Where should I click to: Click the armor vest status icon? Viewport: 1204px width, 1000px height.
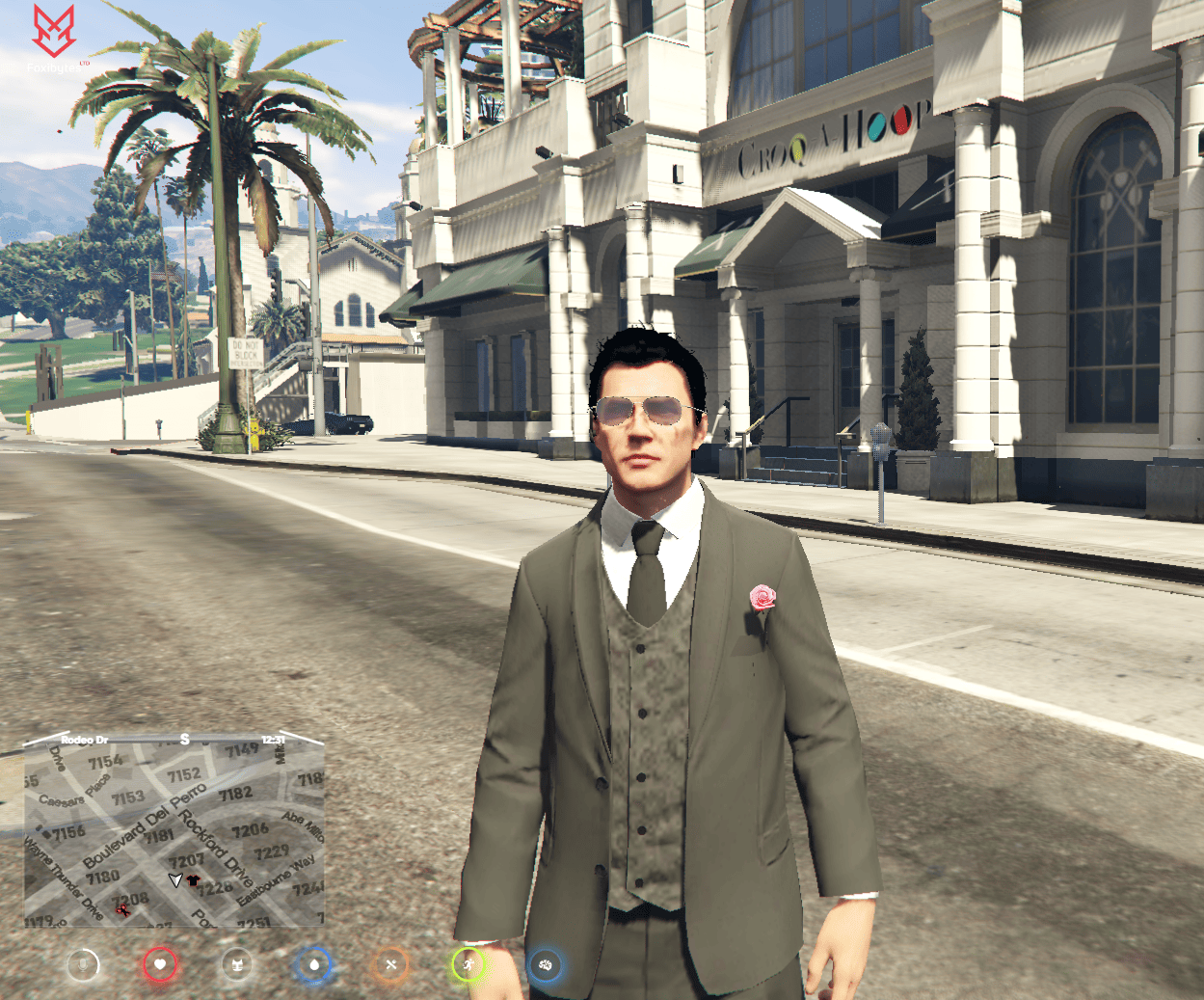[x=237, y=963]
